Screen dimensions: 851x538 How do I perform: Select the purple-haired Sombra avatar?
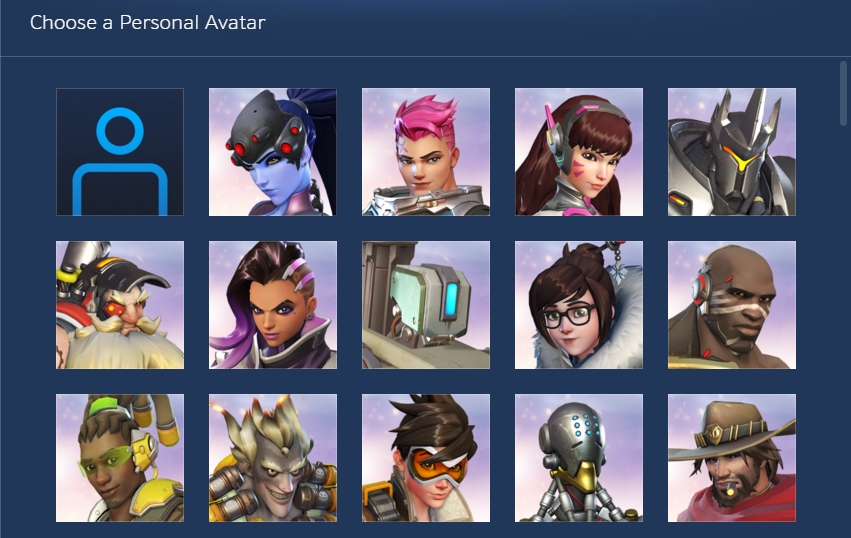pos(273,305)
